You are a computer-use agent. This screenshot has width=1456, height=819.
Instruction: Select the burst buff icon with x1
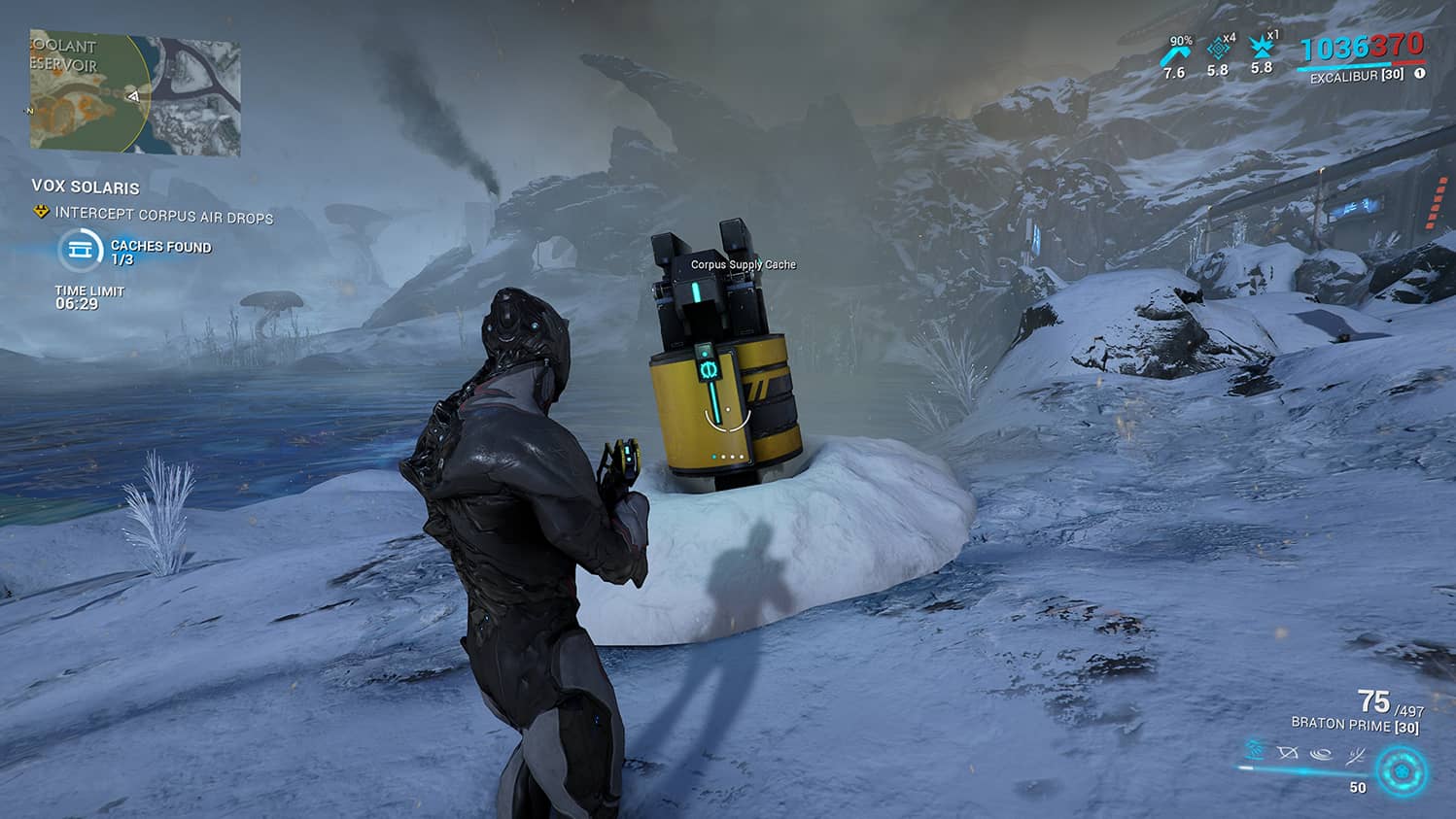(x=1262, y=49)
